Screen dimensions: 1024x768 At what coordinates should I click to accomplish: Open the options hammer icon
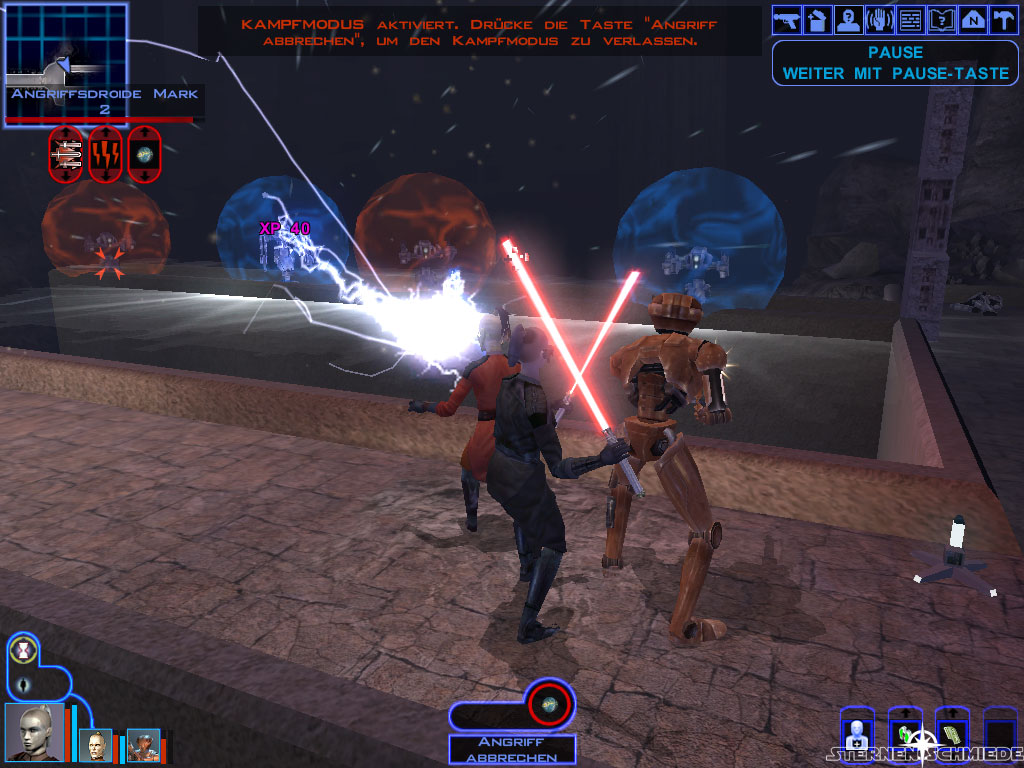pos(1002,19)
